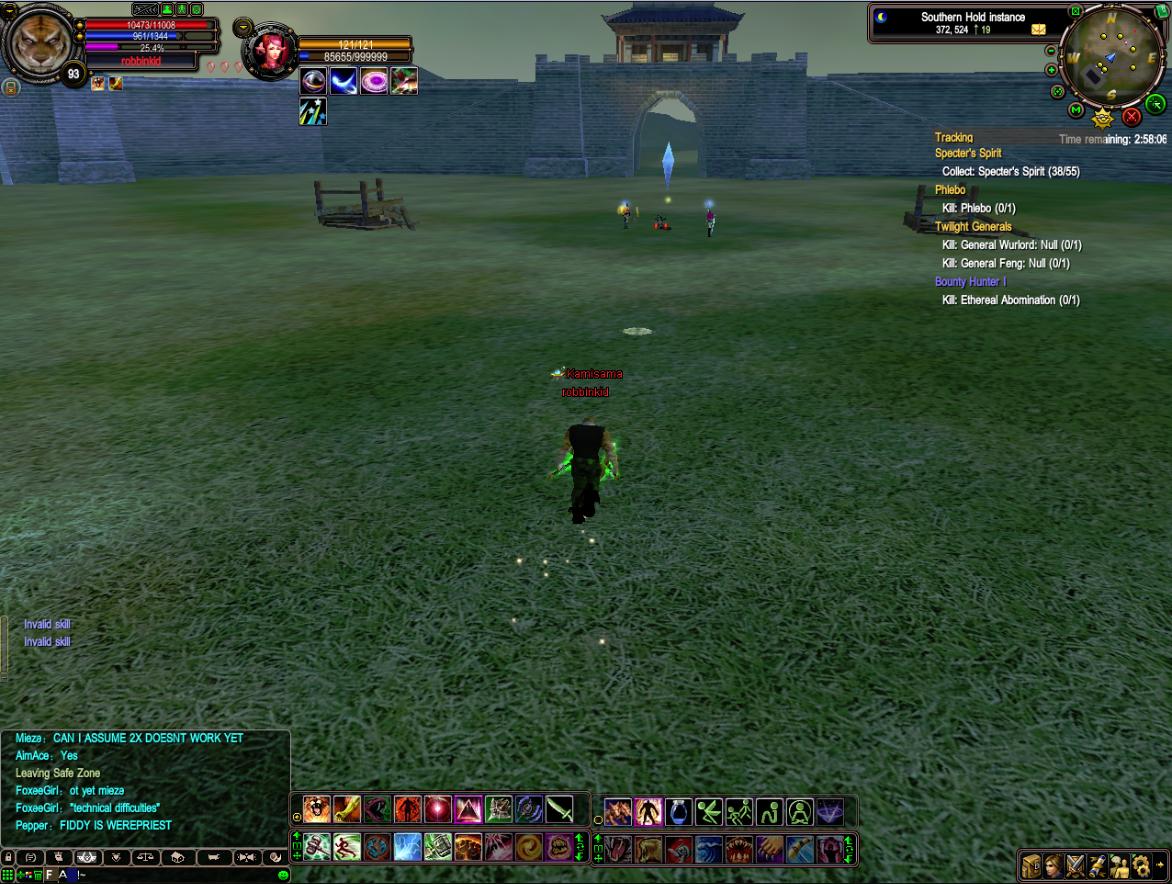Select the balance scales chat channel tab
The height and width of the screenshot is (884, 1172).
(144, 857)
